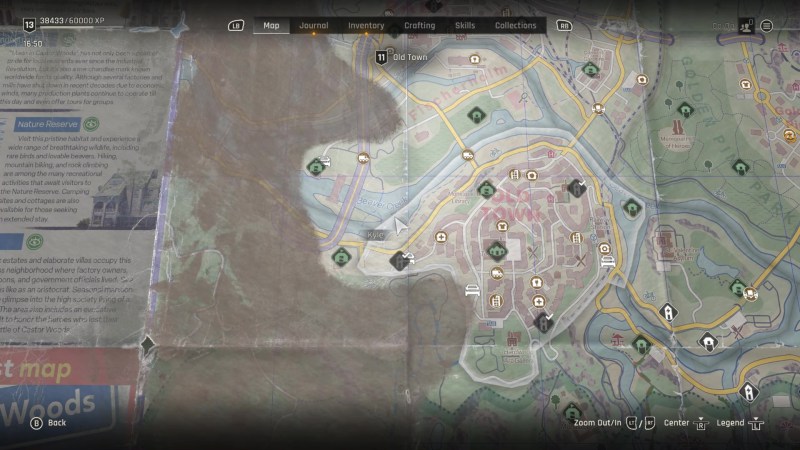Open the hamburger menu icon
The image size is (800, 450).
767,26
